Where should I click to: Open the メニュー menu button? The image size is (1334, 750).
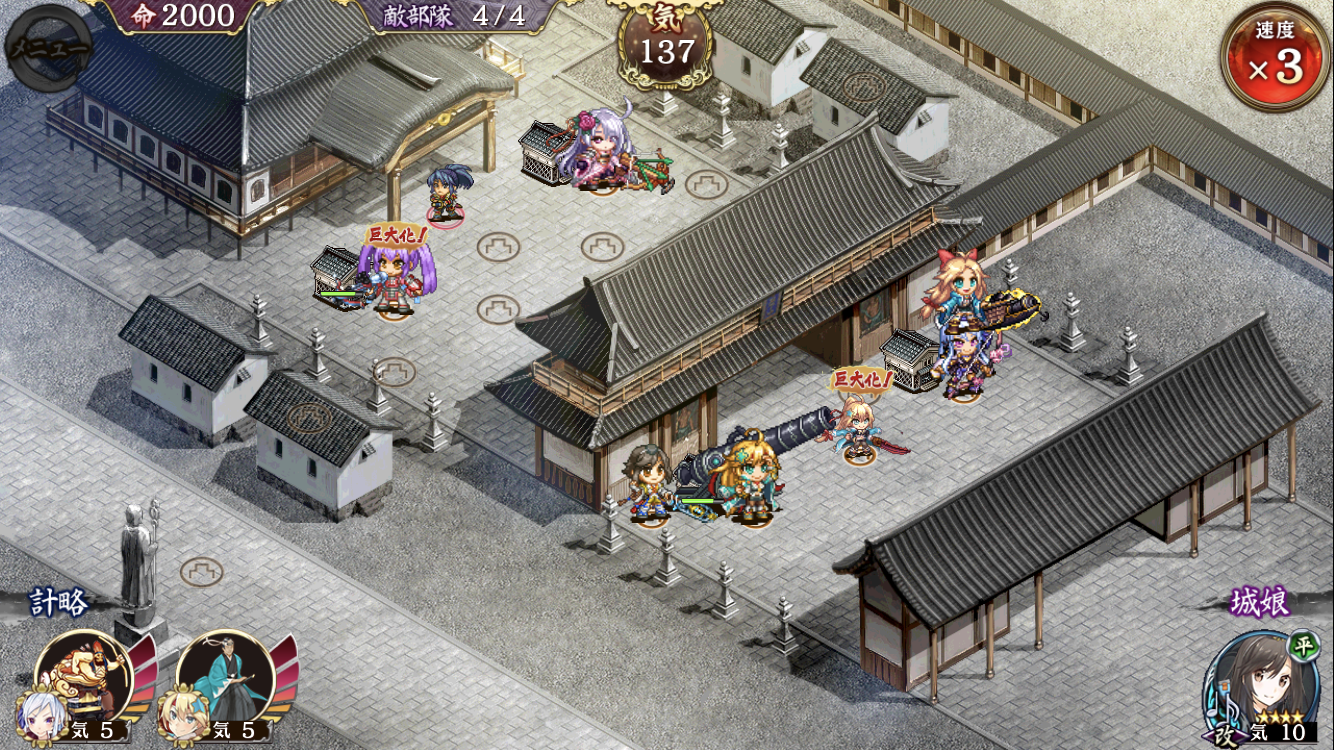(x=47, y=47)
